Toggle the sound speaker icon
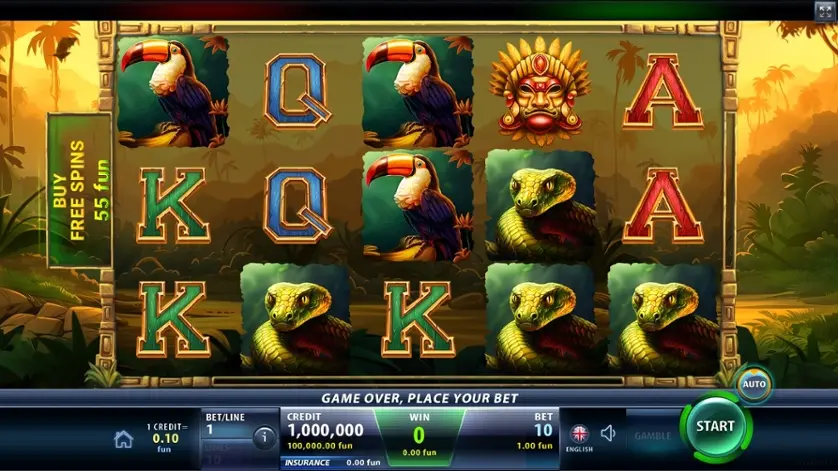 click(608, 434)
